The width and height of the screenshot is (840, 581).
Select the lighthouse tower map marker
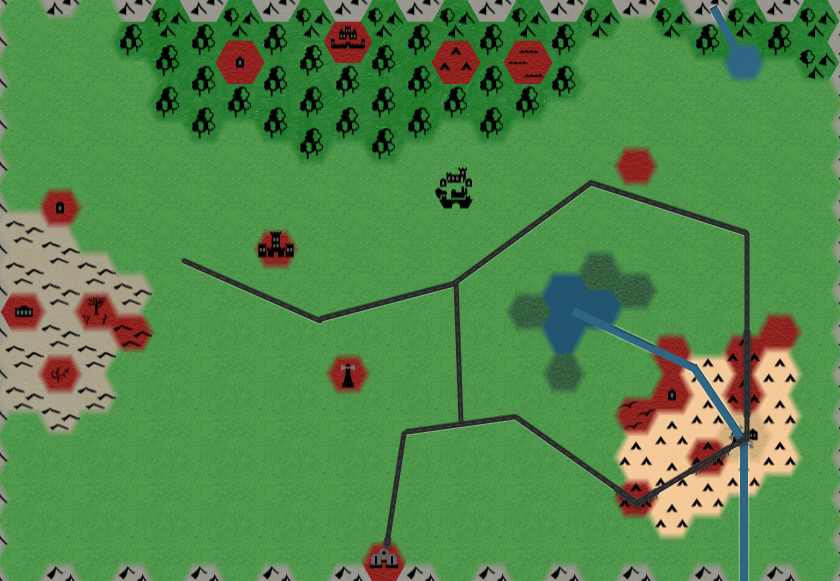coord(348,374)
